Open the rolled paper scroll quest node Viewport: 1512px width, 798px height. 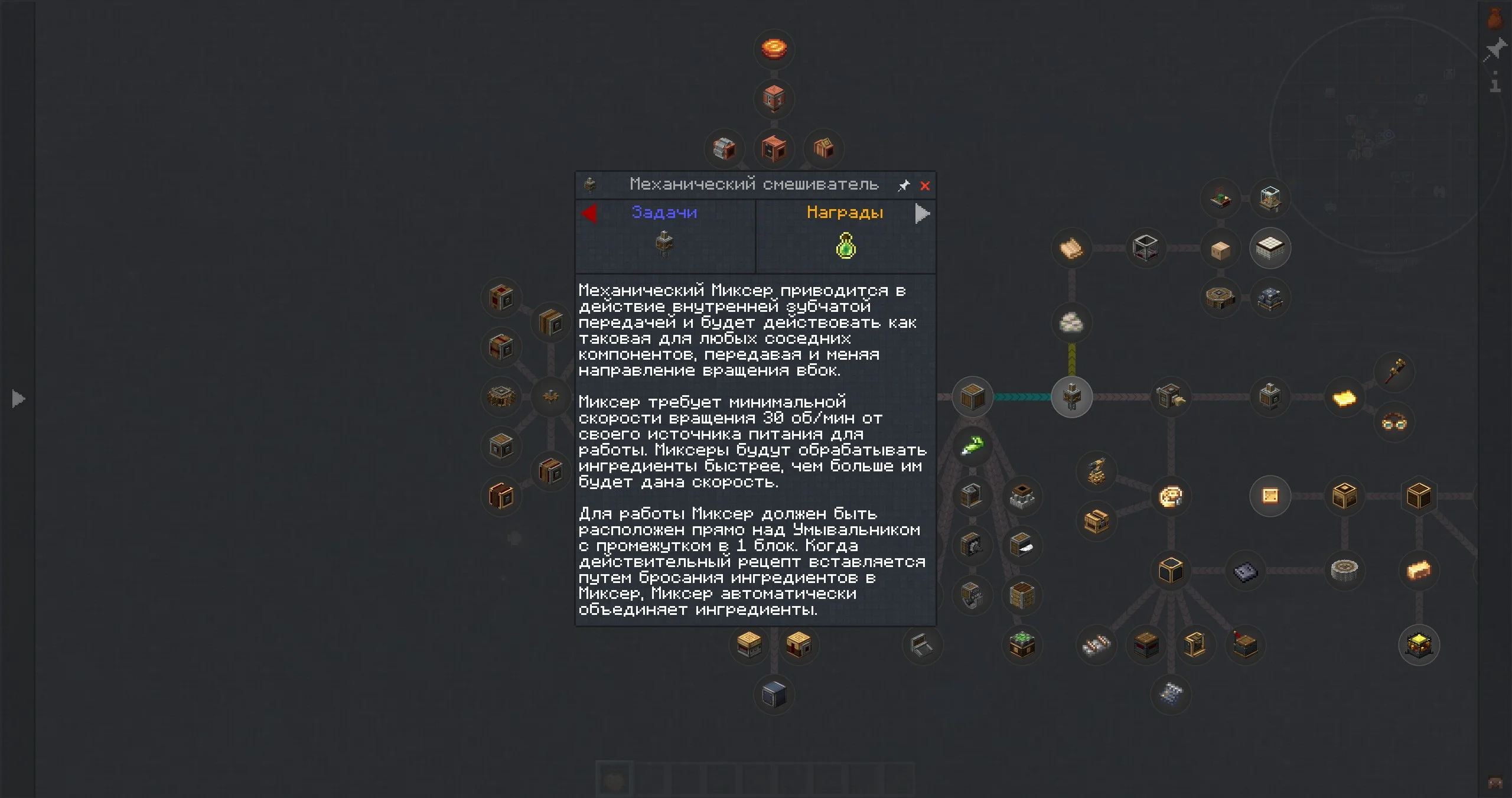coord(1071,248)
